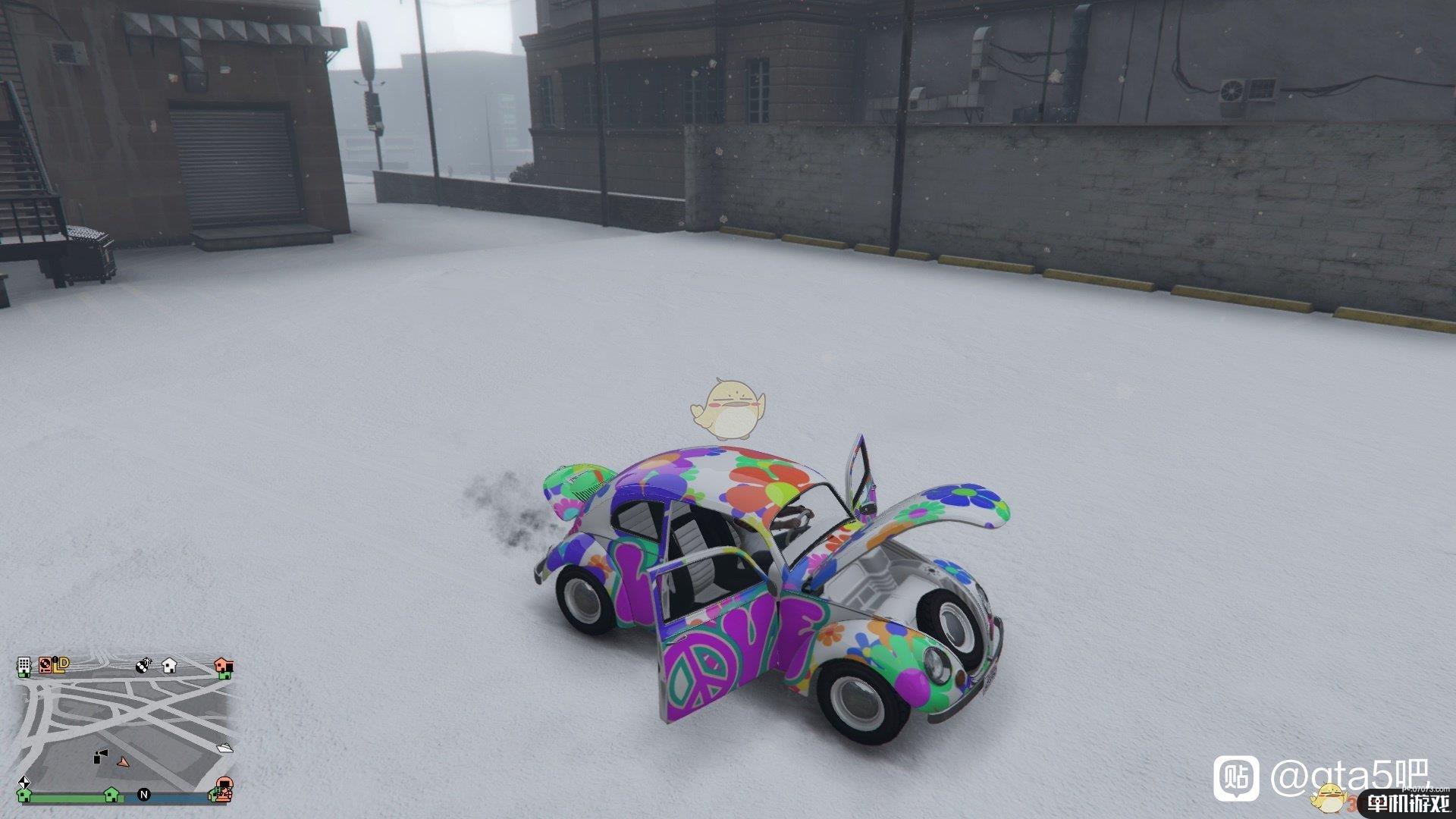Click the black diamond blip on the minimap

pyautogui.click(x=25, y=783)
